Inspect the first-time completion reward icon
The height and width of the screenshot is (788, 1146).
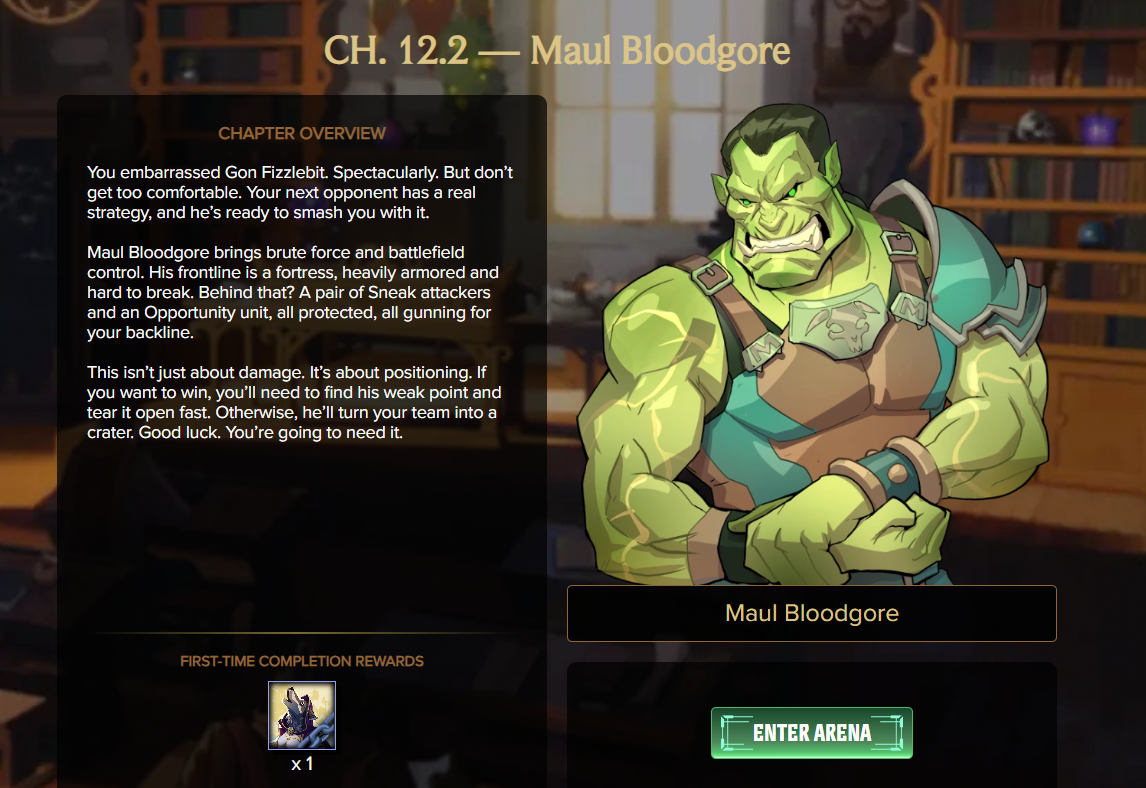coord(302,715)
